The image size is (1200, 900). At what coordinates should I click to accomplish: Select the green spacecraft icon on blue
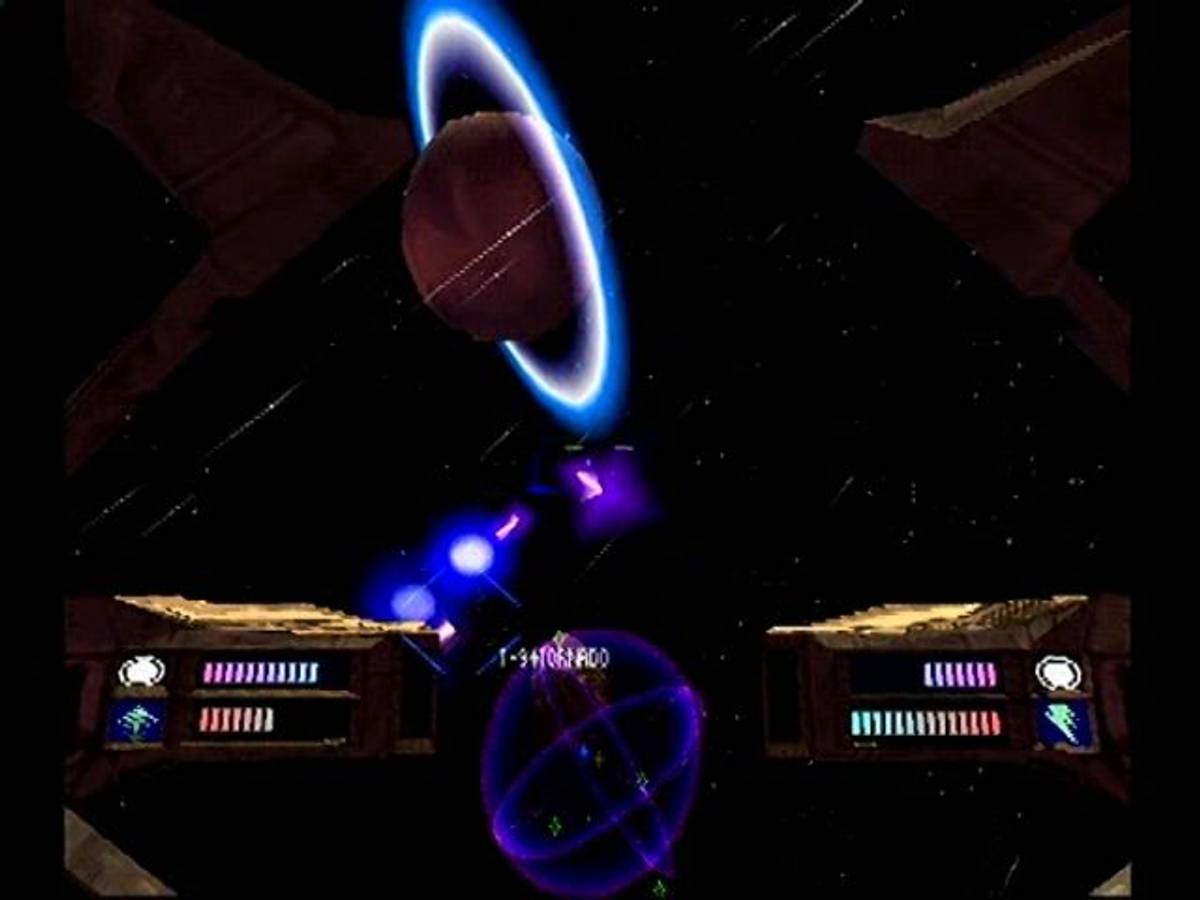click(137, 721)
